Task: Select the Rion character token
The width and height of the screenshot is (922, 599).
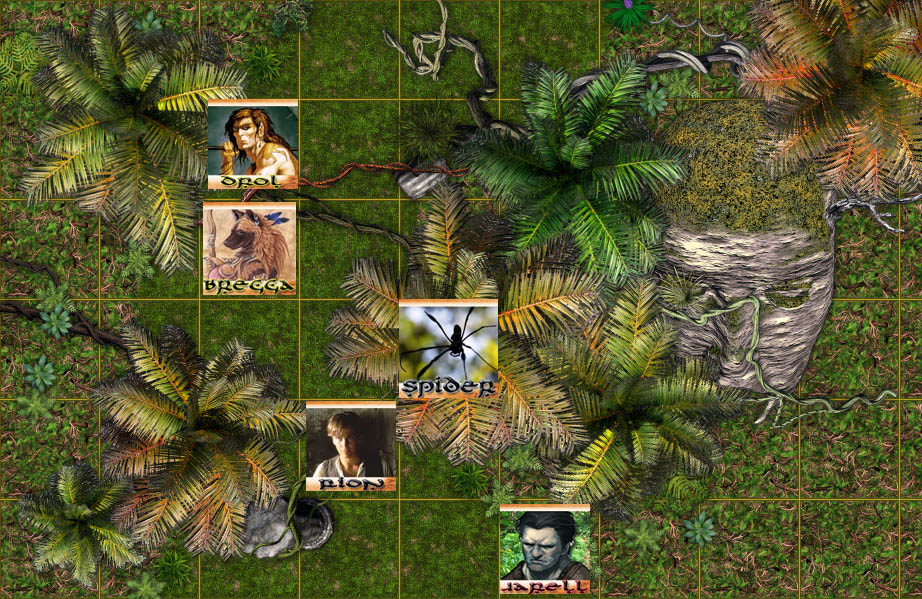Action: pyautogui.click(x=350, y=446)
